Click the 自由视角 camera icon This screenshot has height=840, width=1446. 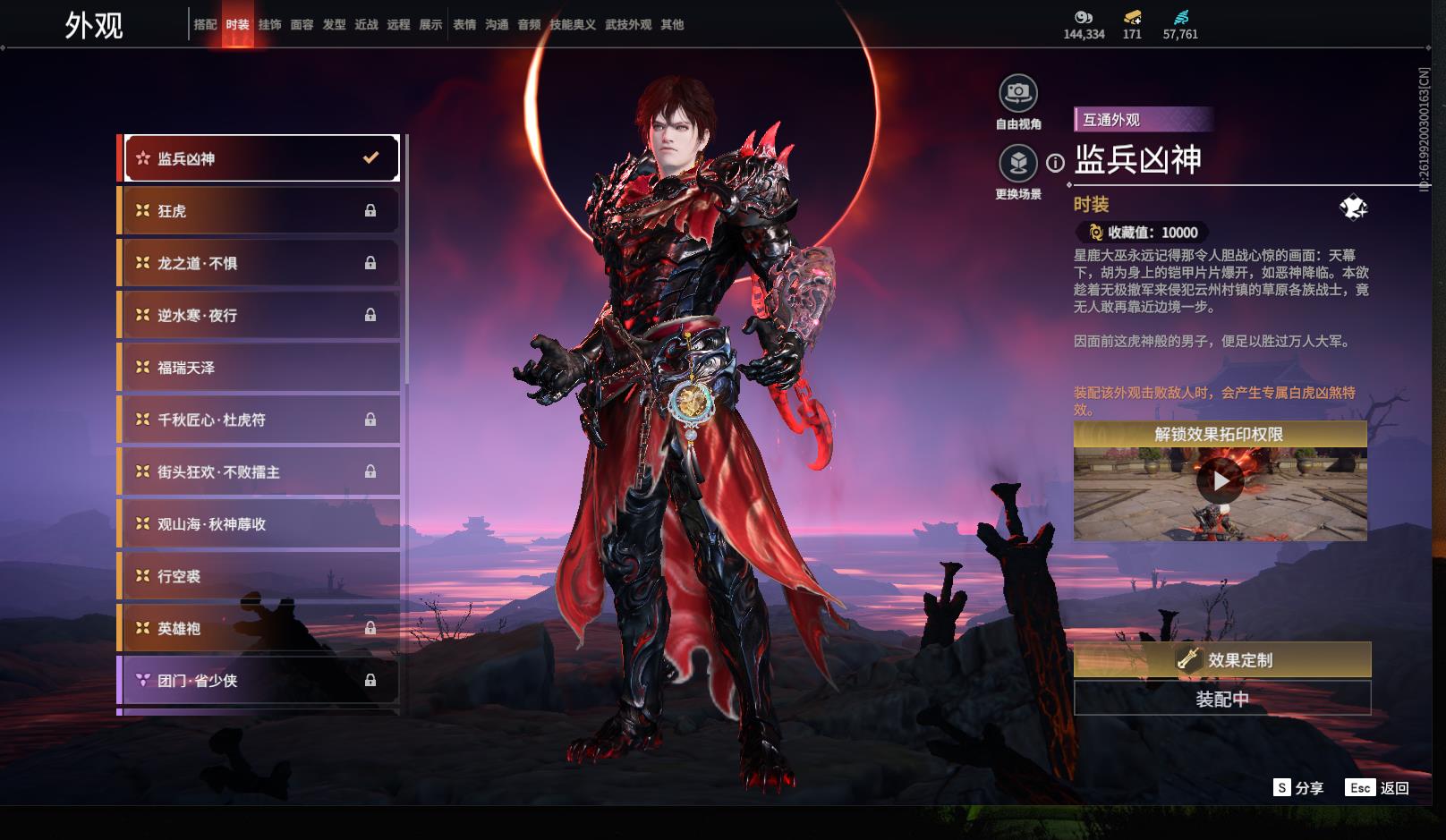tap(1017, 93)
